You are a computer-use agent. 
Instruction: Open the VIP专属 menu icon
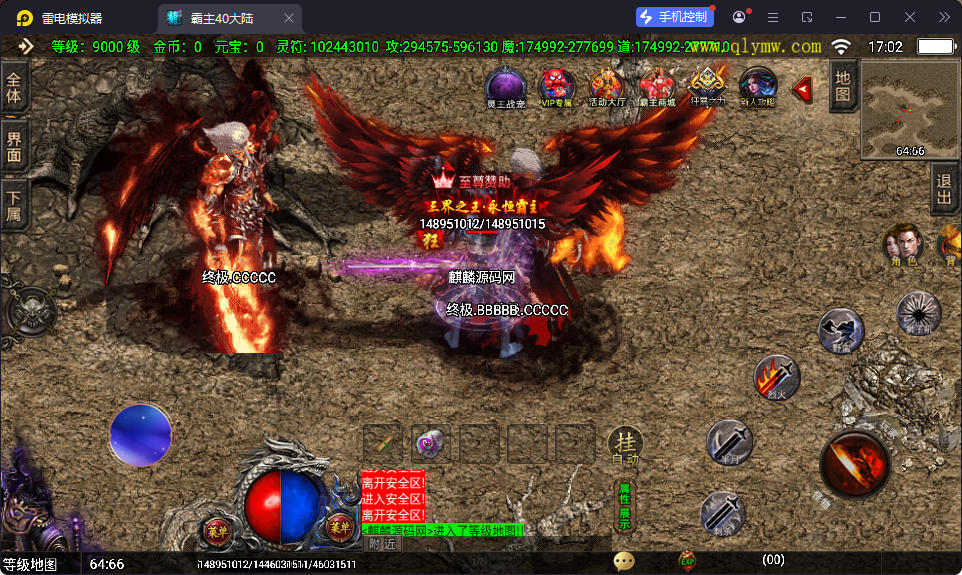pos(555,86)
